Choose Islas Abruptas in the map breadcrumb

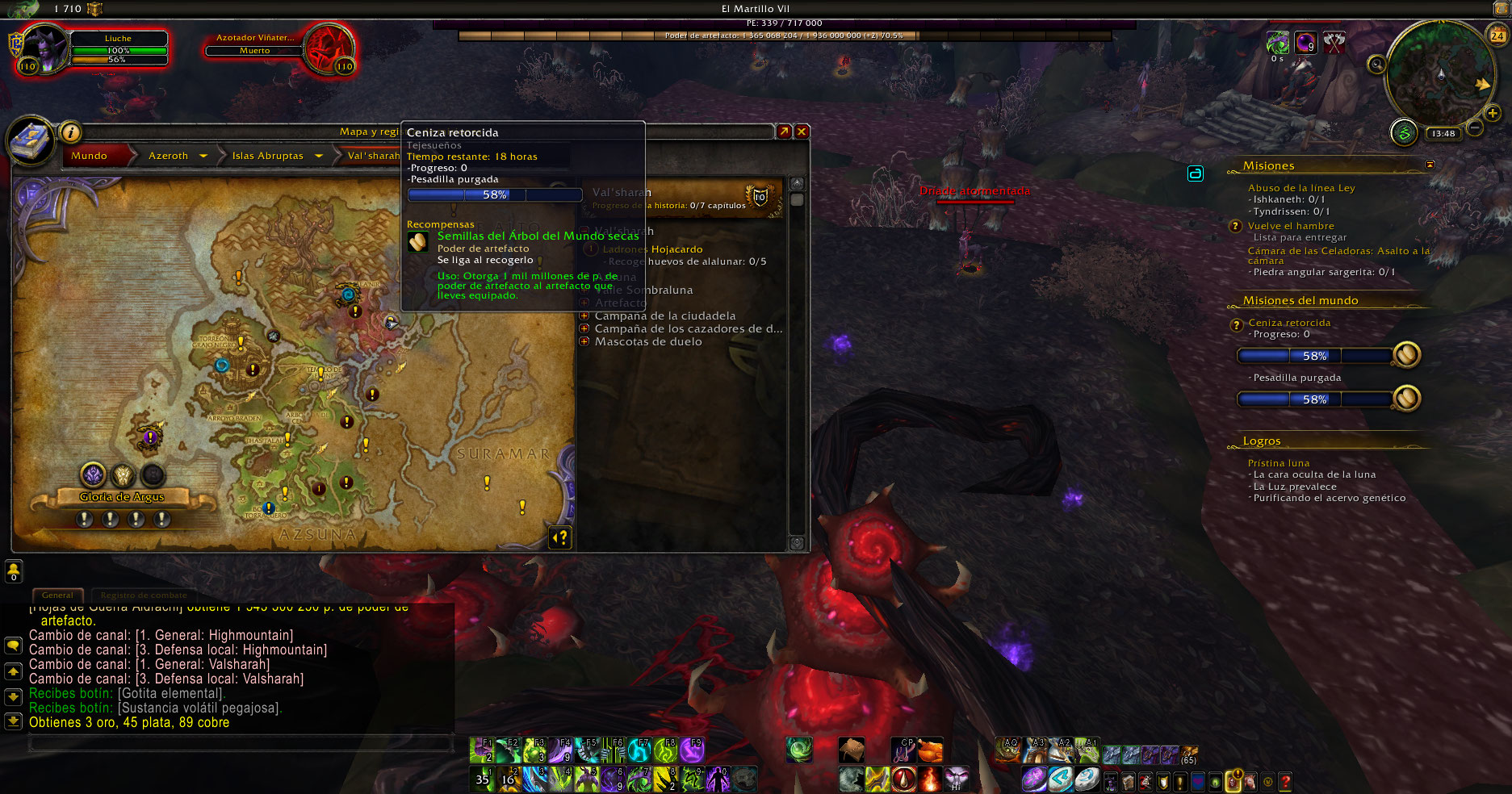pos(267,156)
